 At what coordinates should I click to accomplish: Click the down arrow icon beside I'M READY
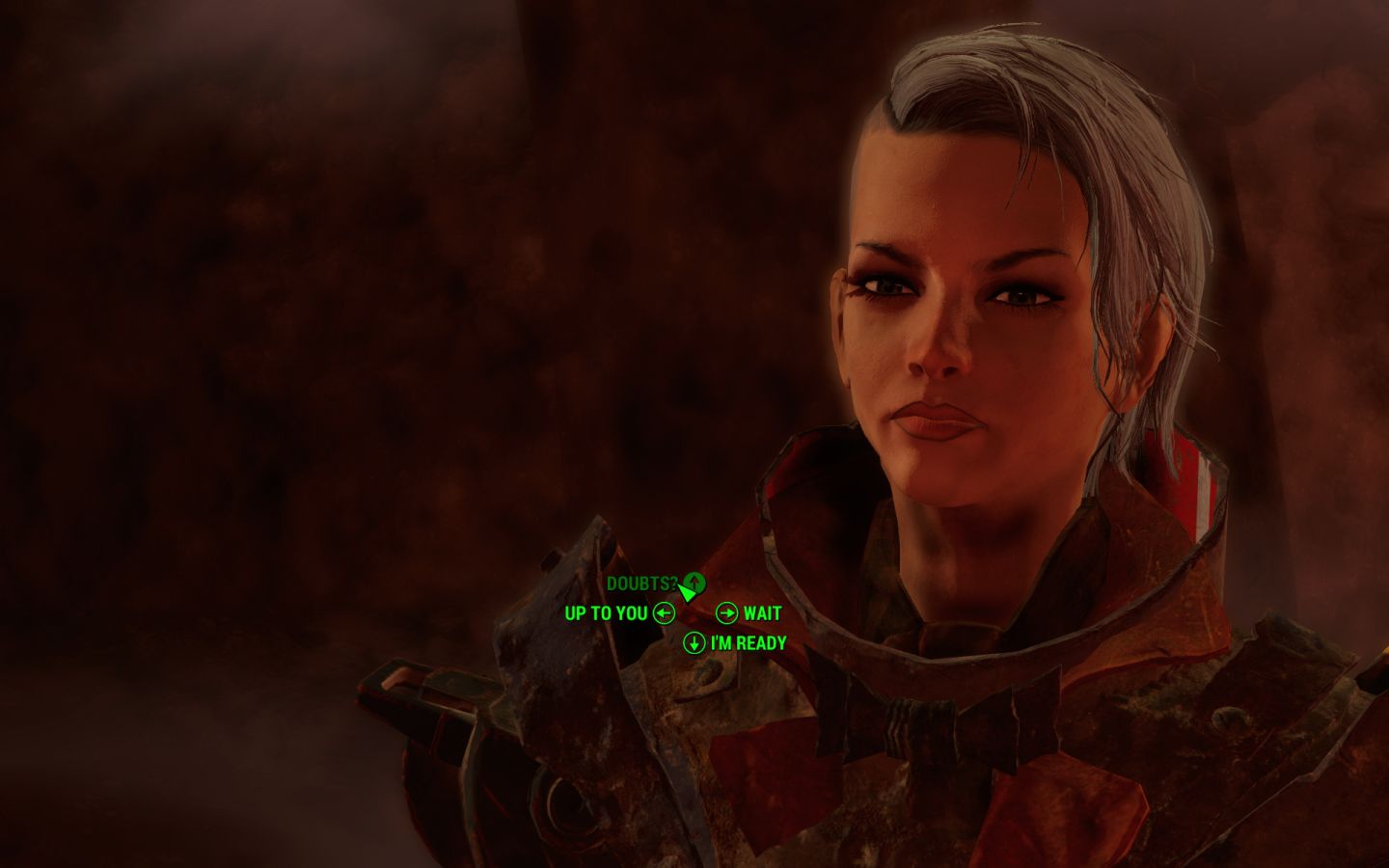click(x=694, y=642)
